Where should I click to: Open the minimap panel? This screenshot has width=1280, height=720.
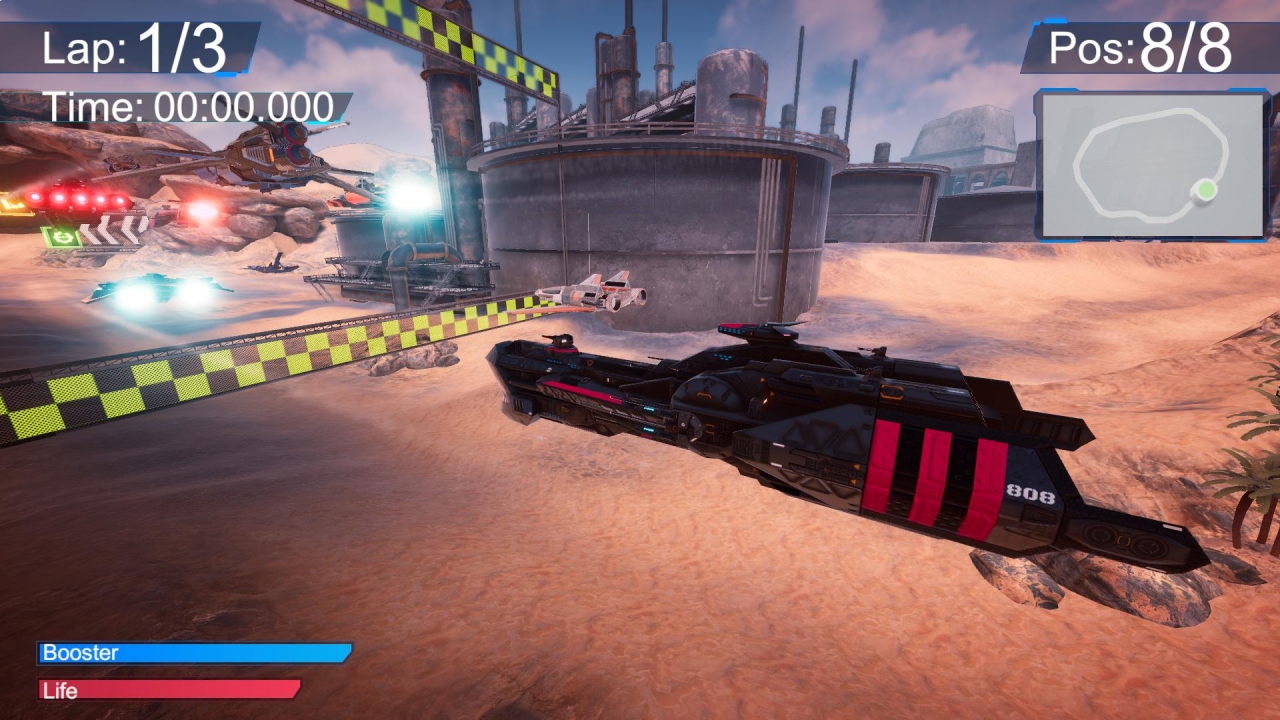coord(1150,165)
